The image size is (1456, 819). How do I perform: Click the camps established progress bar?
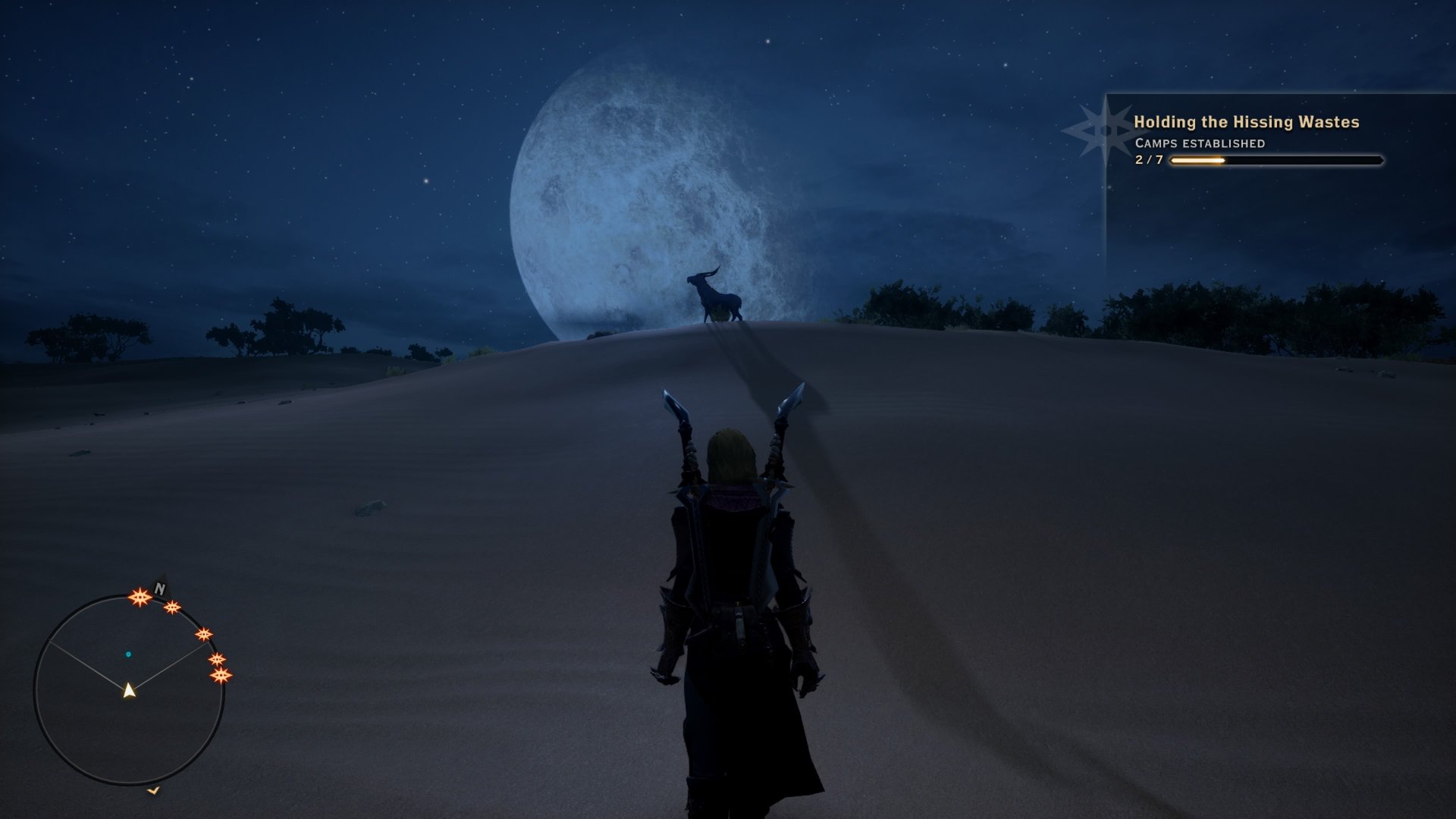pyautogui.click(x=1274, y=161)
